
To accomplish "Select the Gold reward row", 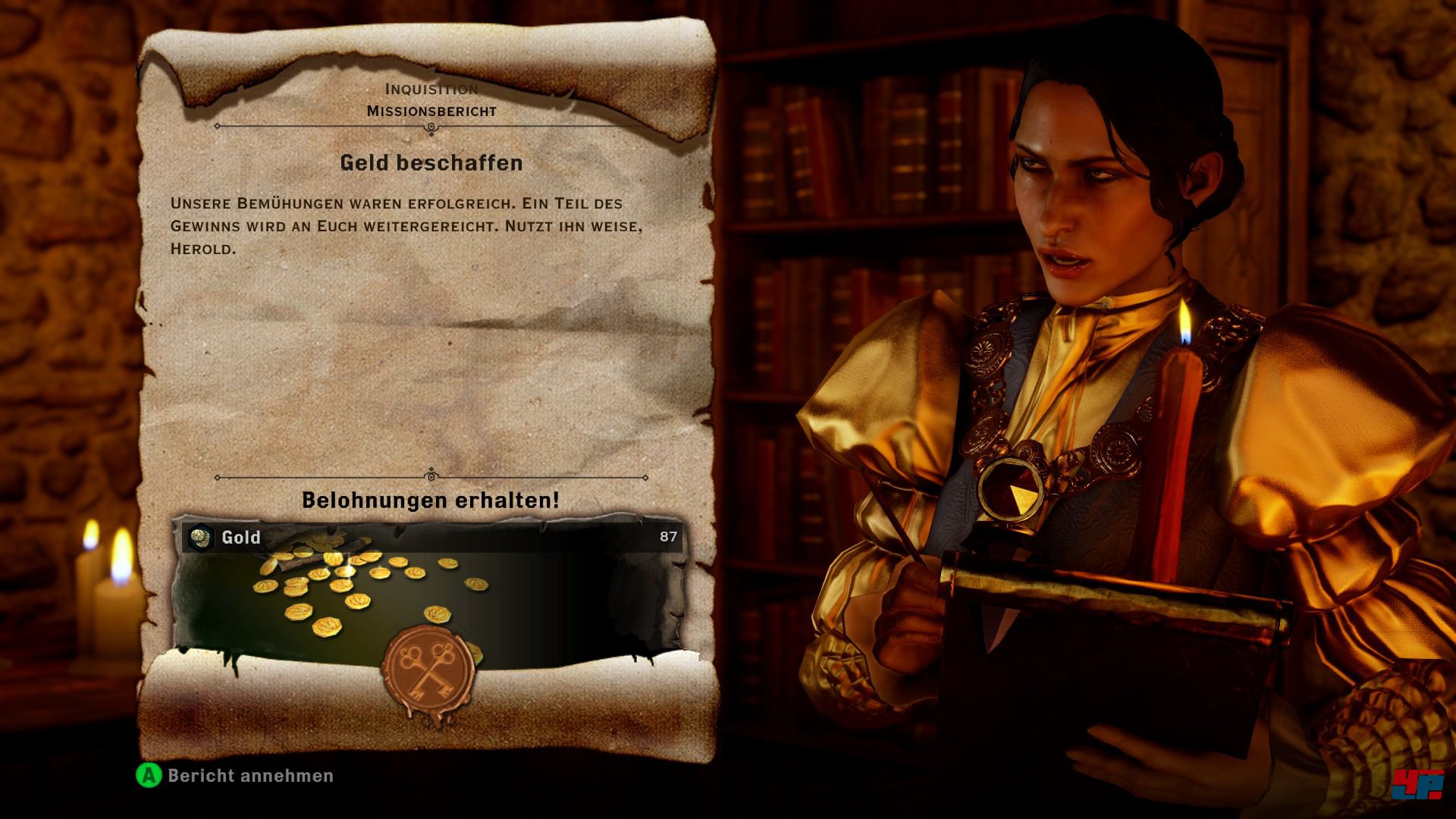I will click(431, 538).
